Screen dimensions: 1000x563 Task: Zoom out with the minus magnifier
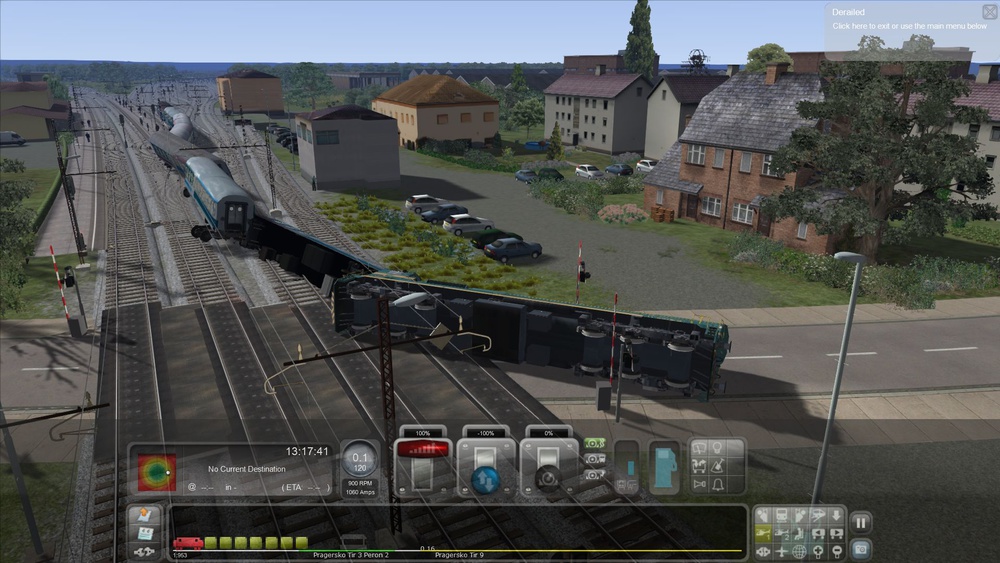coord(835,551)
